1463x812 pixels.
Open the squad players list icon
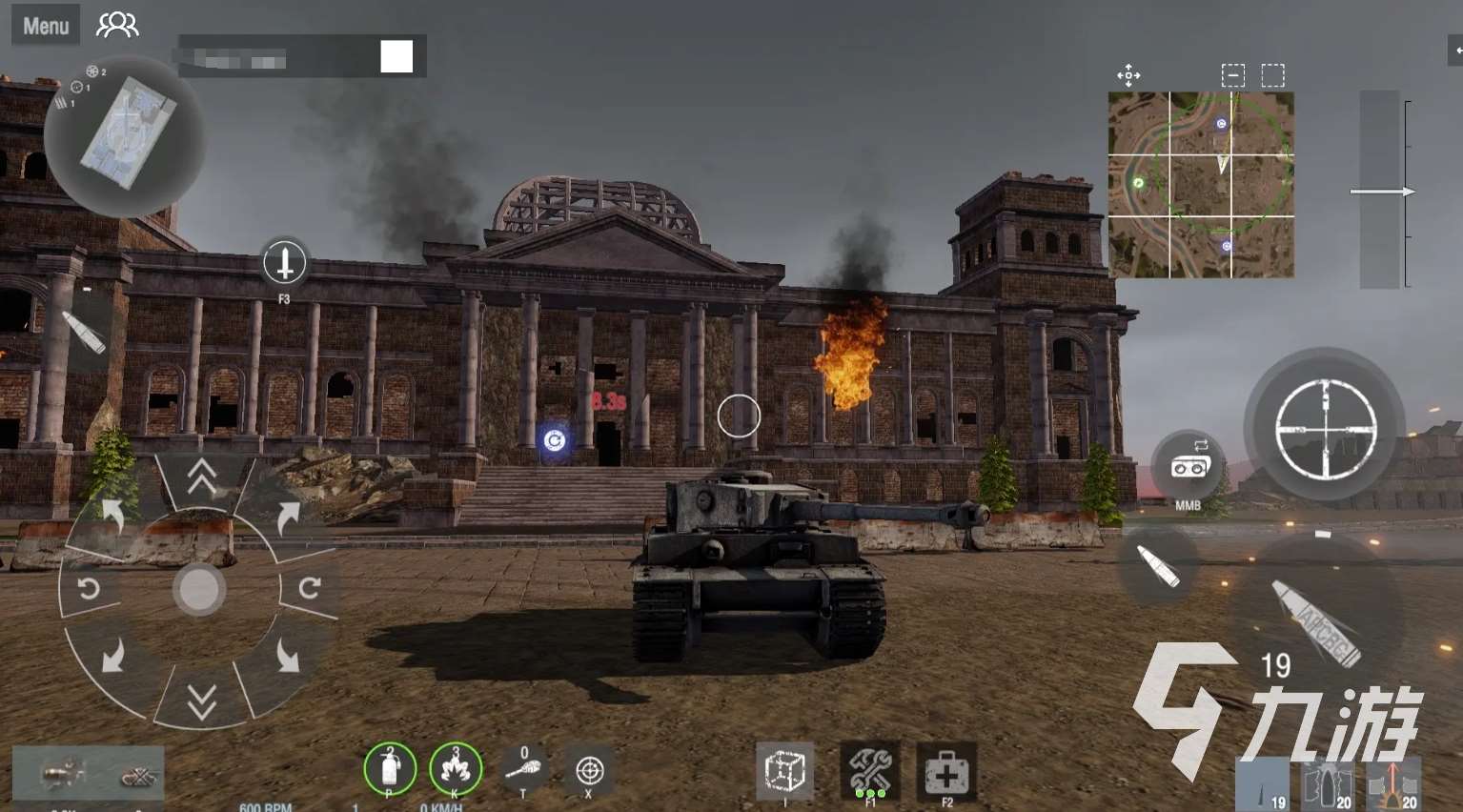[117, 25]
